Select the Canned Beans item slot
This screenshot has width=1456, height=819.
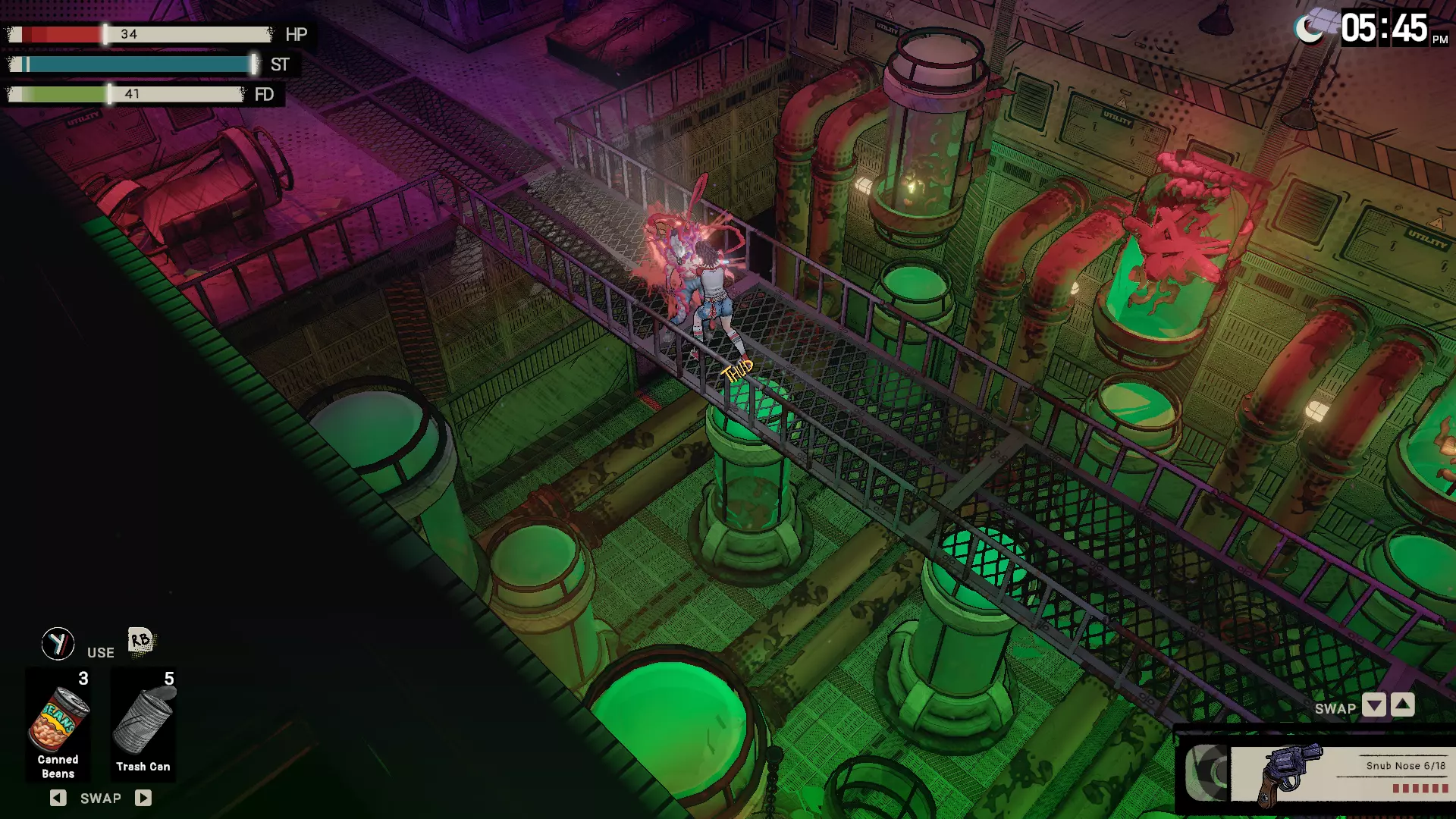(58, 723)
